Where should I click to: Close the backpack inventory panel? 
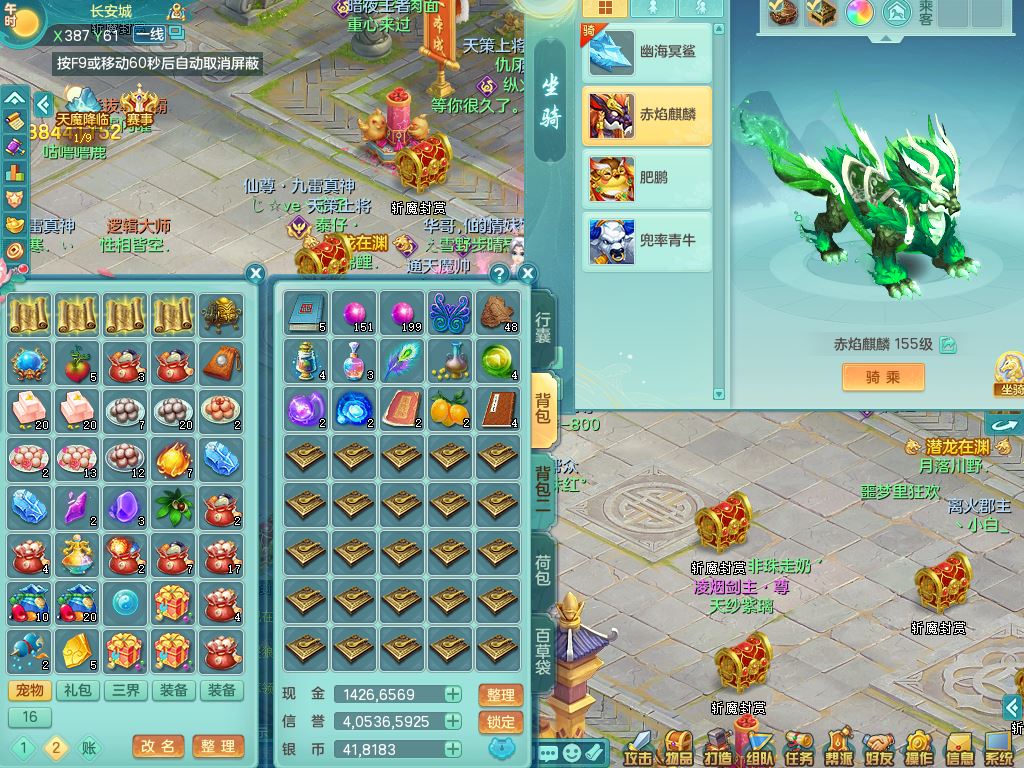point(528,273)
